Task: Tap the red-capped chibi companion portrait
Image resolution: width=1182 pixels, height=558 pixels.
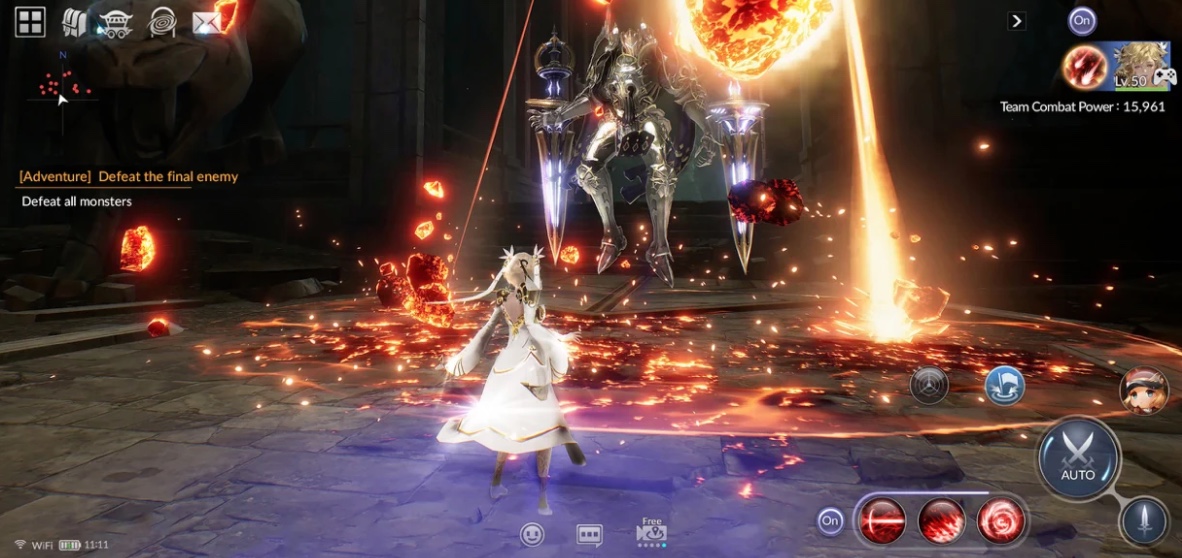Action: tap(1144, 391)
